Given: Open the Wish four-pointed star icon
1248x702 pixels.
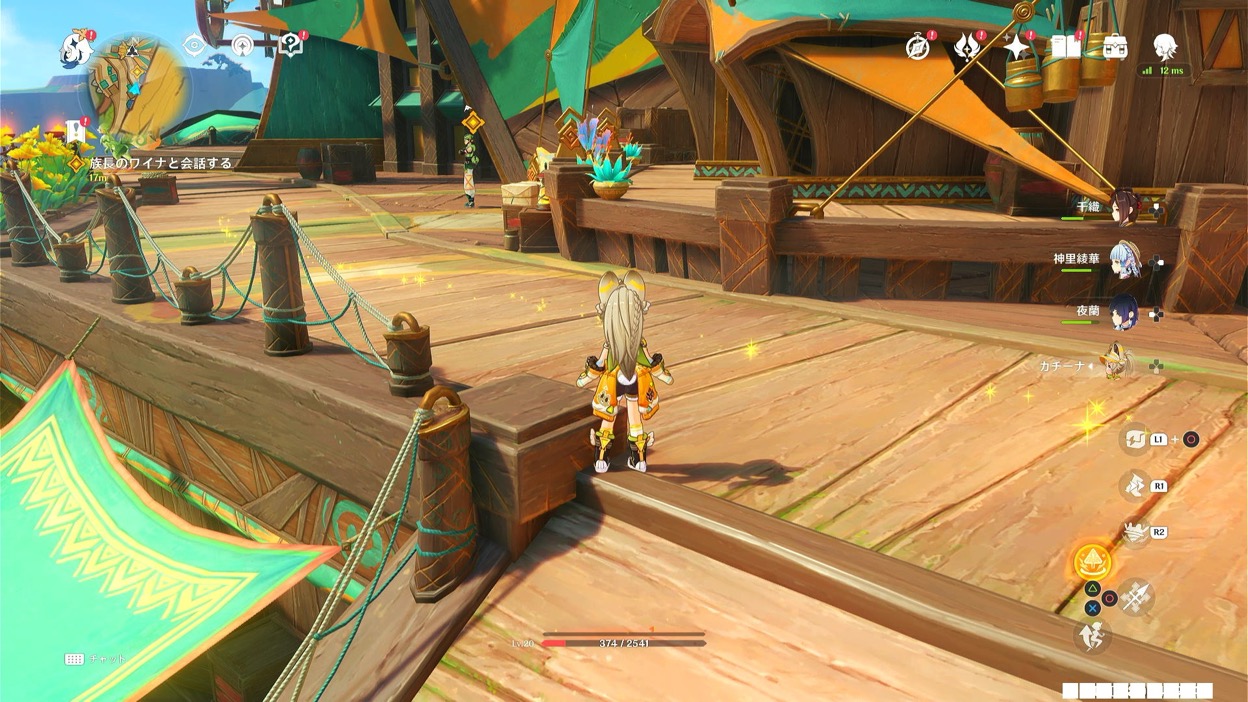Looking at the screenshot, I should (1017, 47).
